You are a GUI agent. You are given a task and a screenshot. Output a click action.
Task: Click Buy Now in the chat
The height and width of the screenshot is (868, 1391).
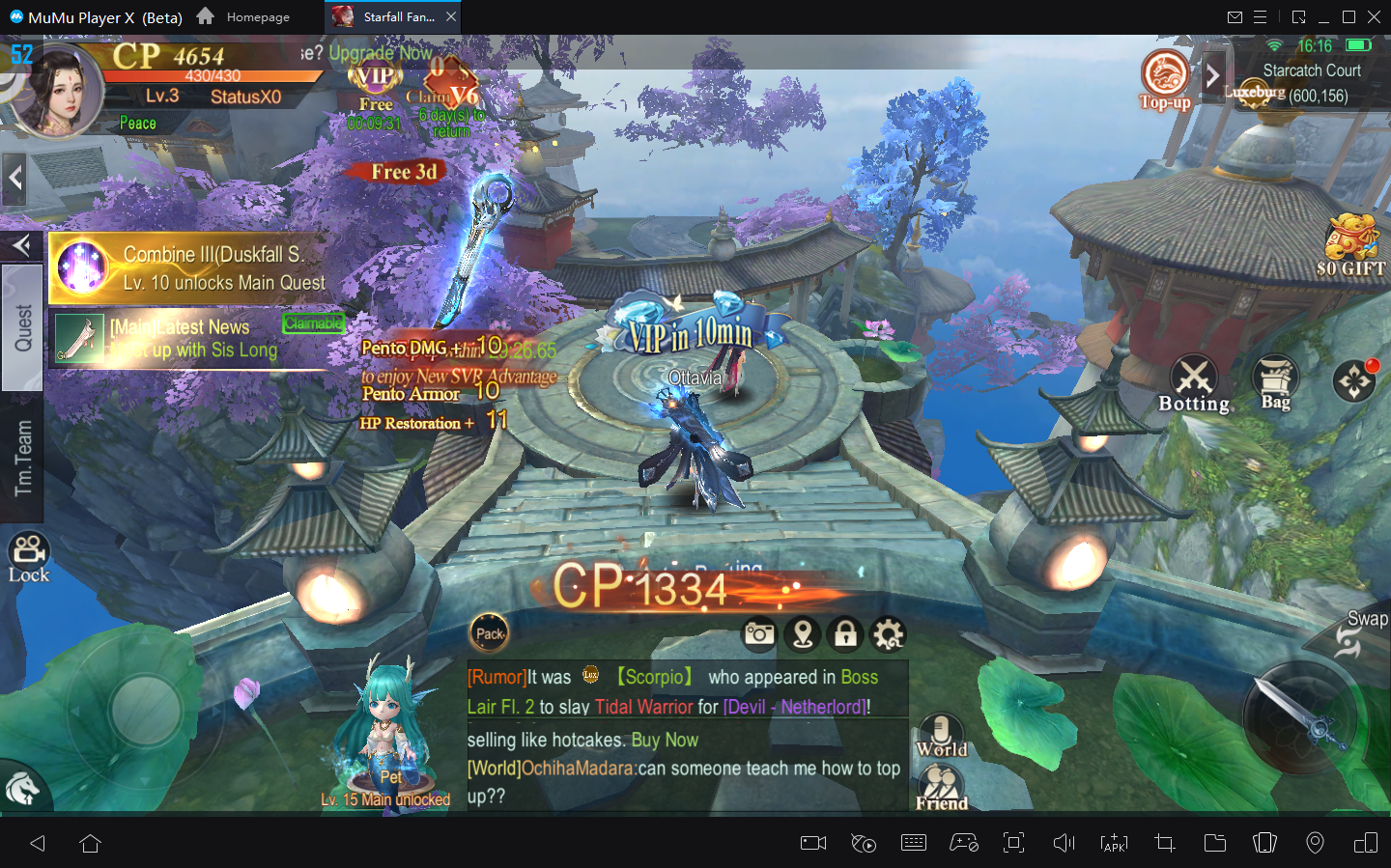(665, 740)
